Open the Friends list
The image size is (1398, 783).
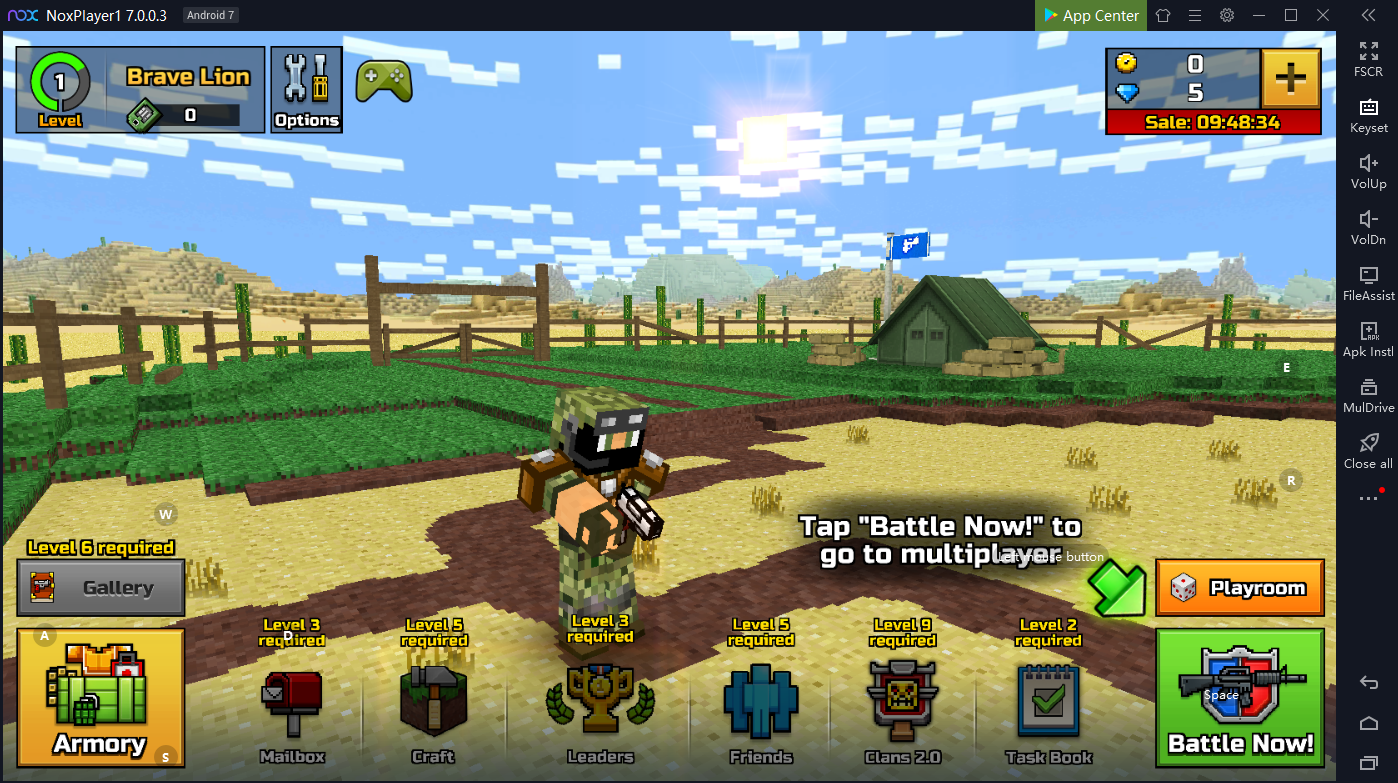tap(761, 705)
